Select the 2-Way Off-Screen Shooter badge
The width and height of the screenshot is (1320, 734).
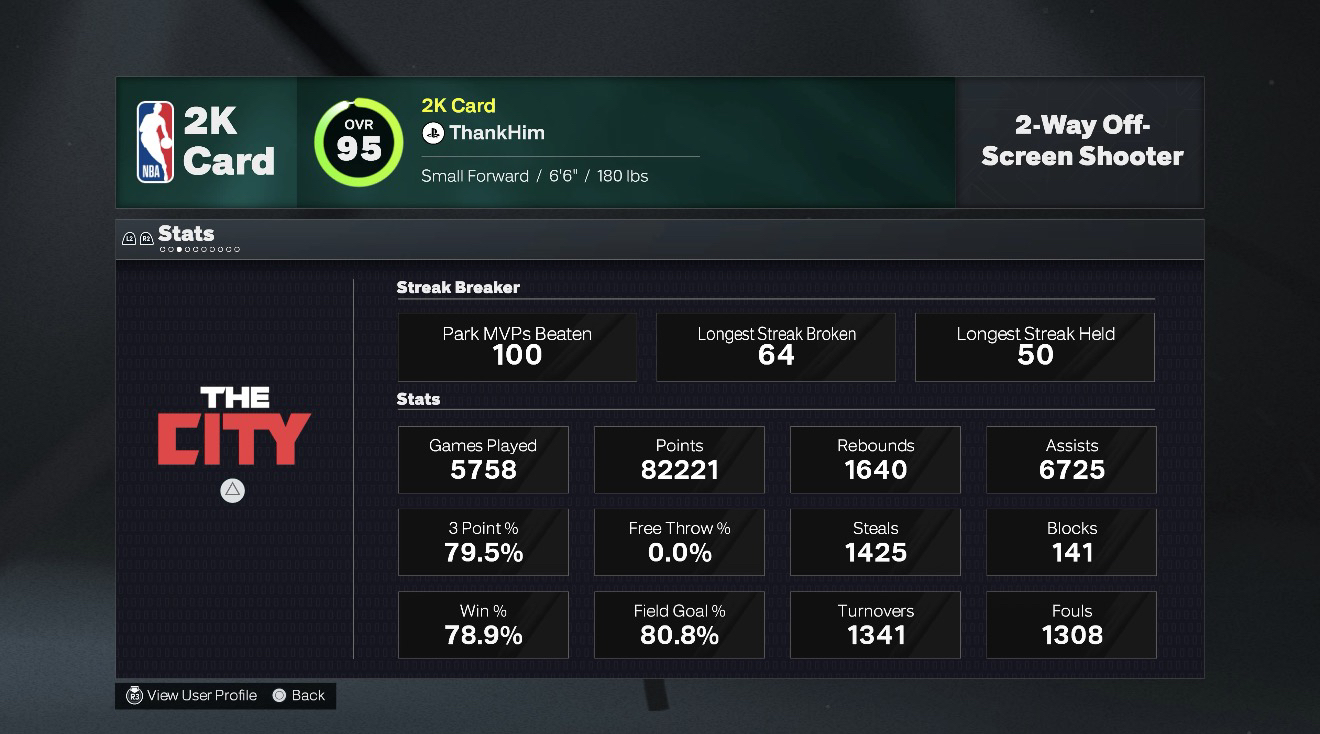tap(1080, 142)
